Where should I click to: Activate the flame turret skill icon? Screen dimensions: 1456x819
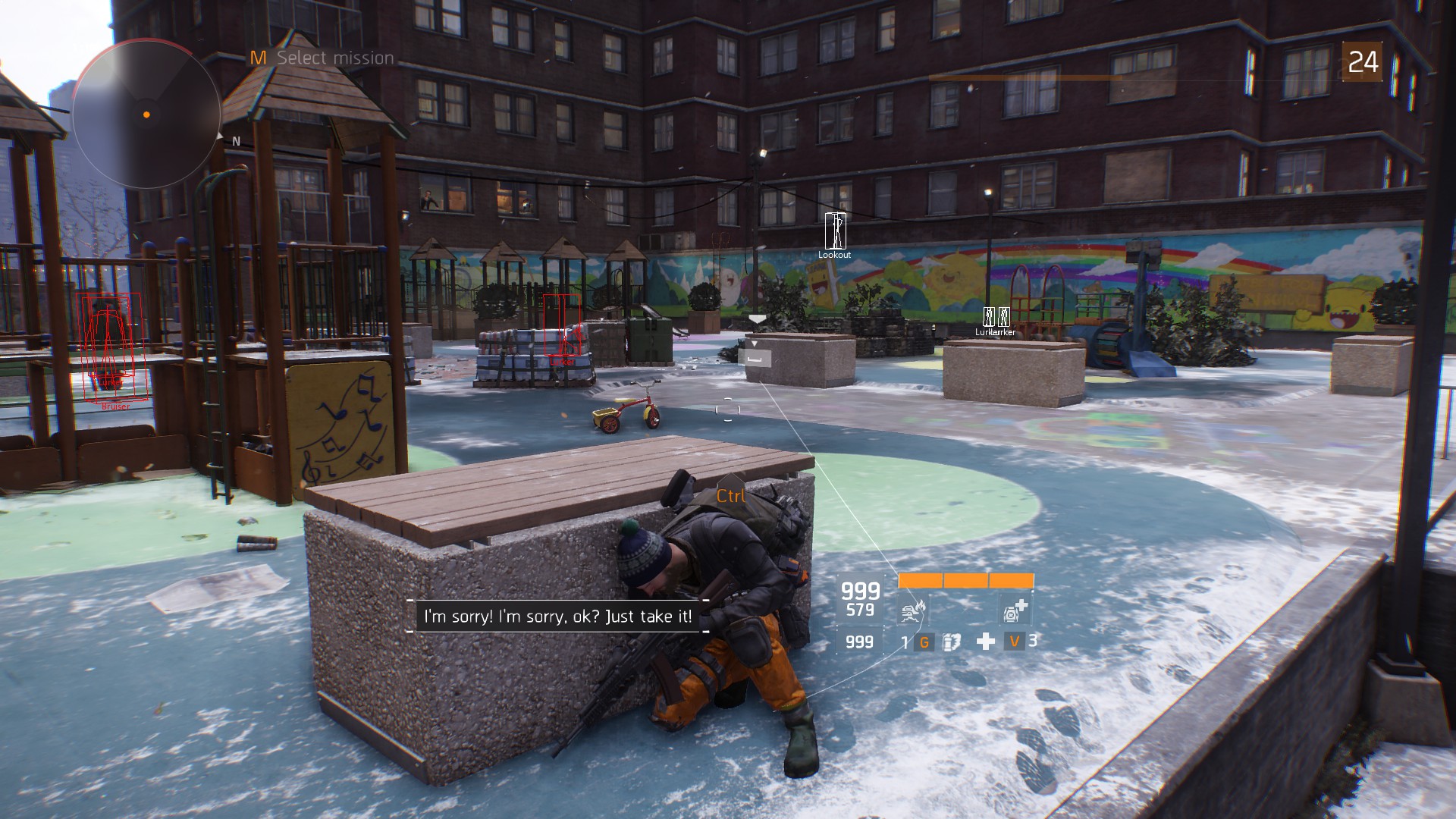tap(913, 609)
